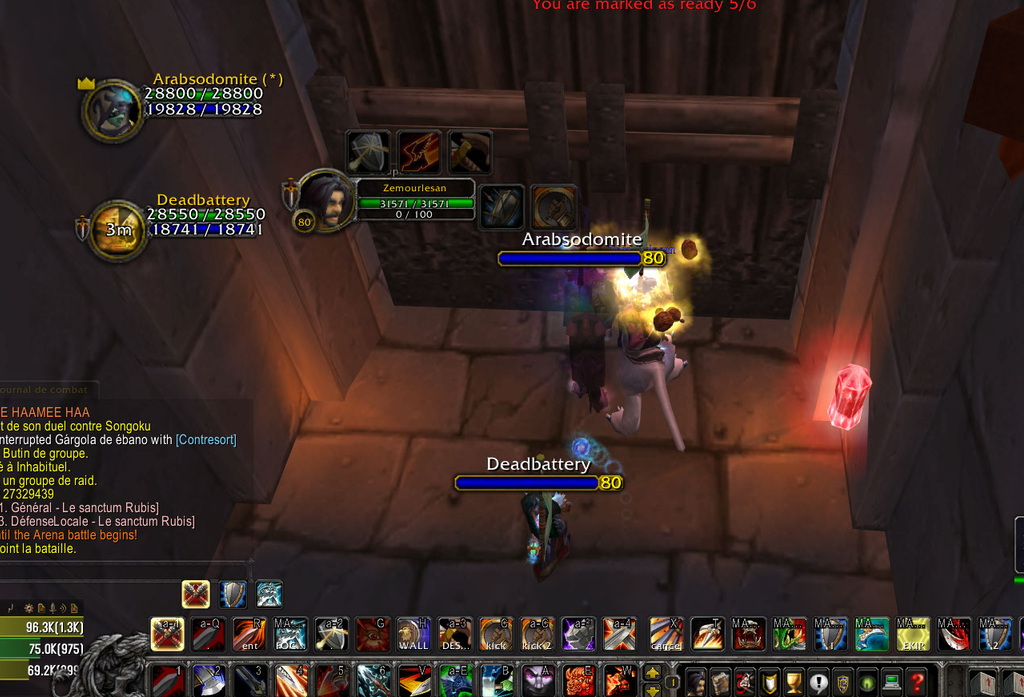Activate the 'kick 2' macro button

click(537, 634)
